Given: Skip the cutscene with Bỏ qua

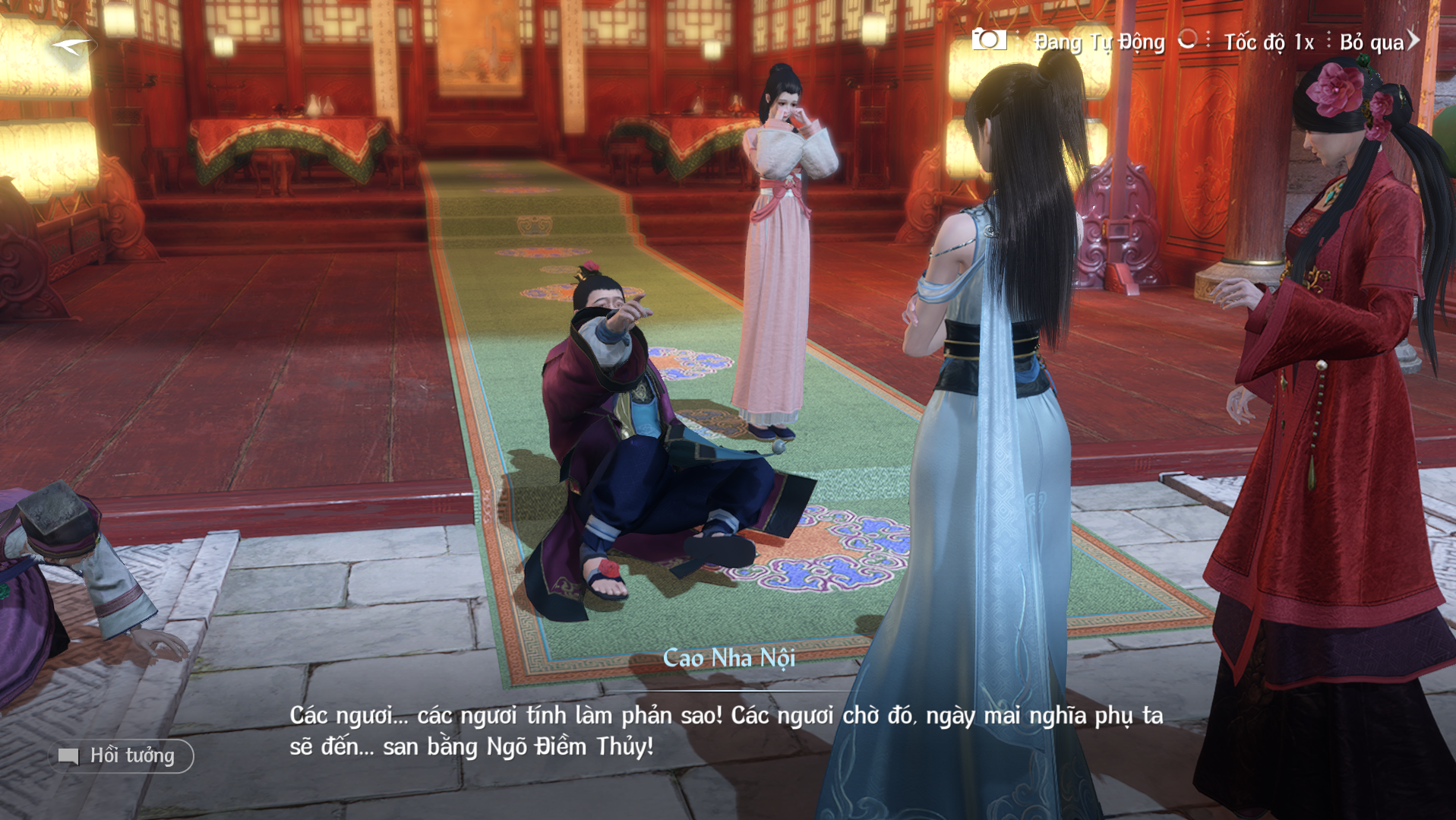Looking at the screenshot, I should click(1378, 42).
